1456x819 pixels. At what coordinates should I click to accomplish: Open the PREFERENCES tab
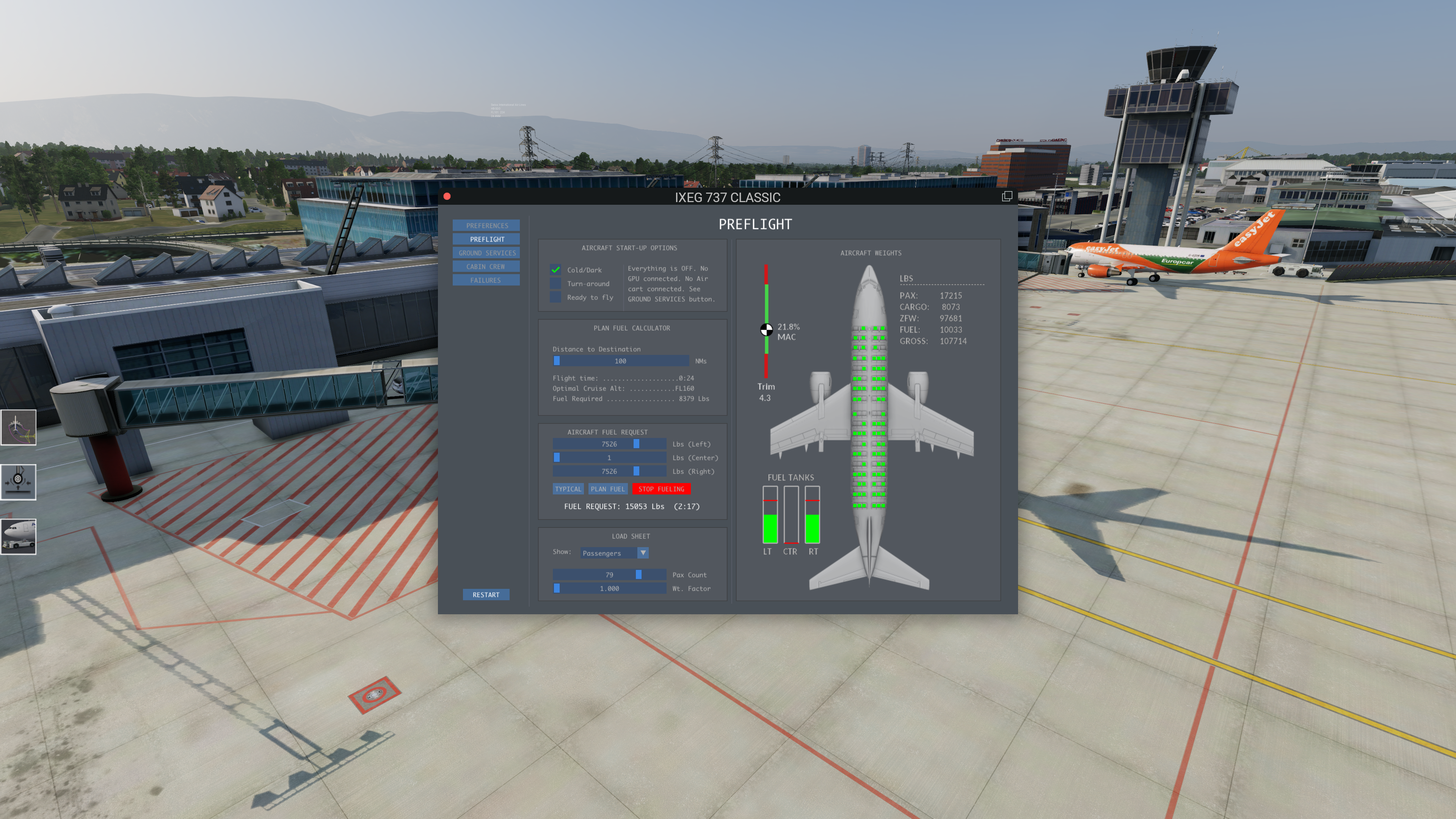tap(486, 226)
